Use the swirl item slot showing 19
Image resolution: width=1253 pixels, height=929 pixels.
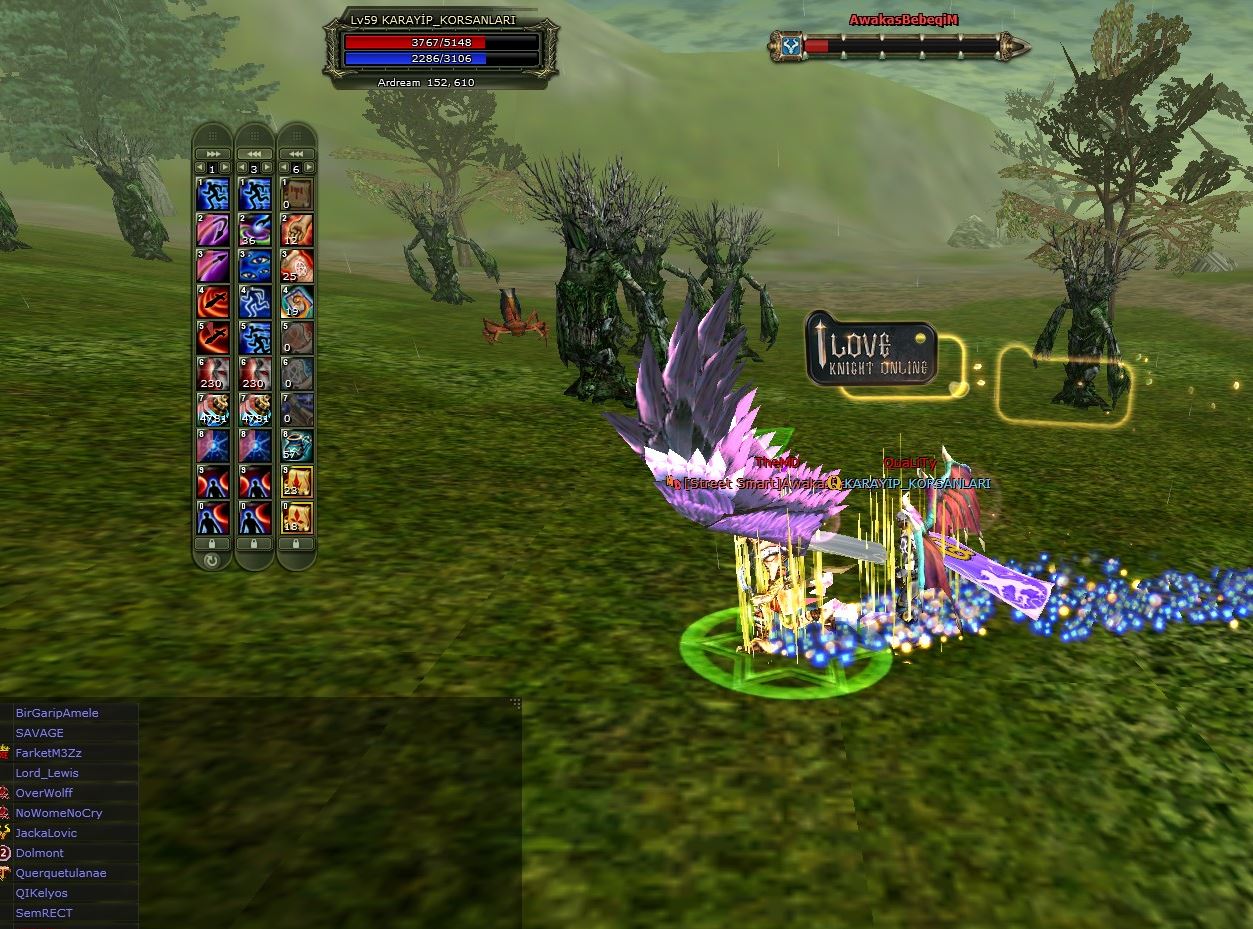pos(297,302)
